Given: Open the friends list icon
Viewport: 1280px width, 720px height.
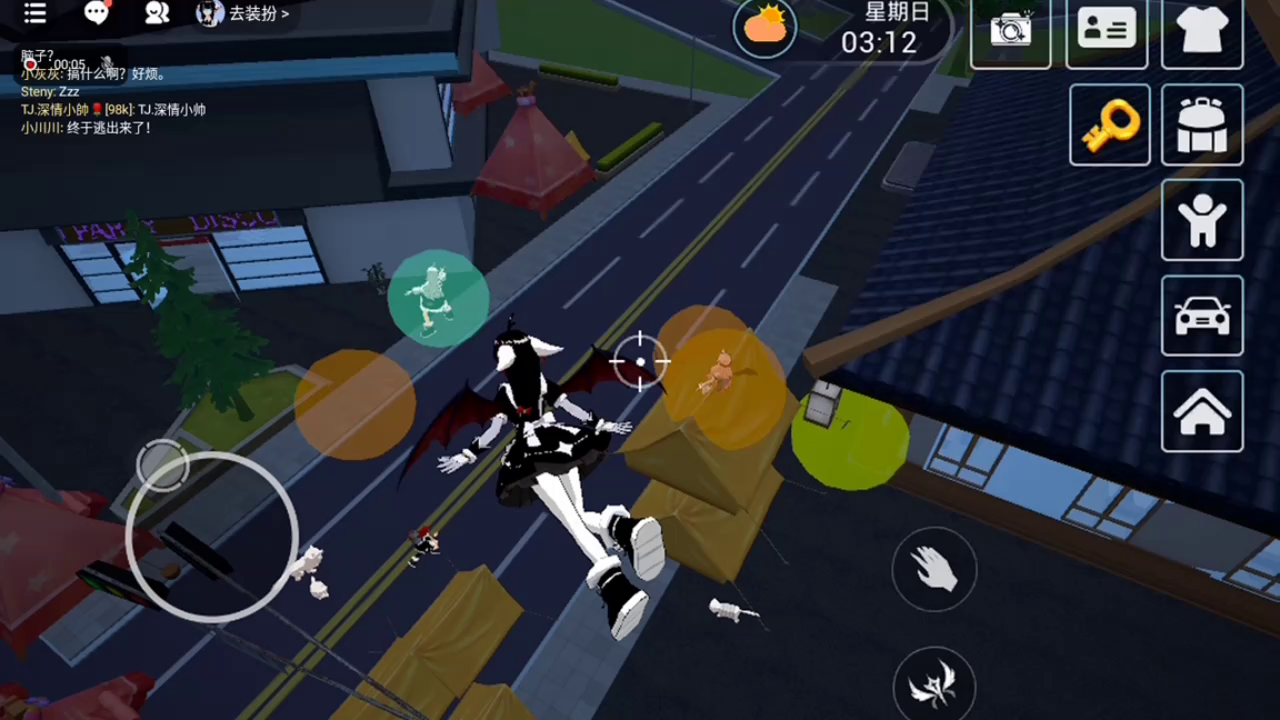Looking at the screenshot, I should click(157, 13).
